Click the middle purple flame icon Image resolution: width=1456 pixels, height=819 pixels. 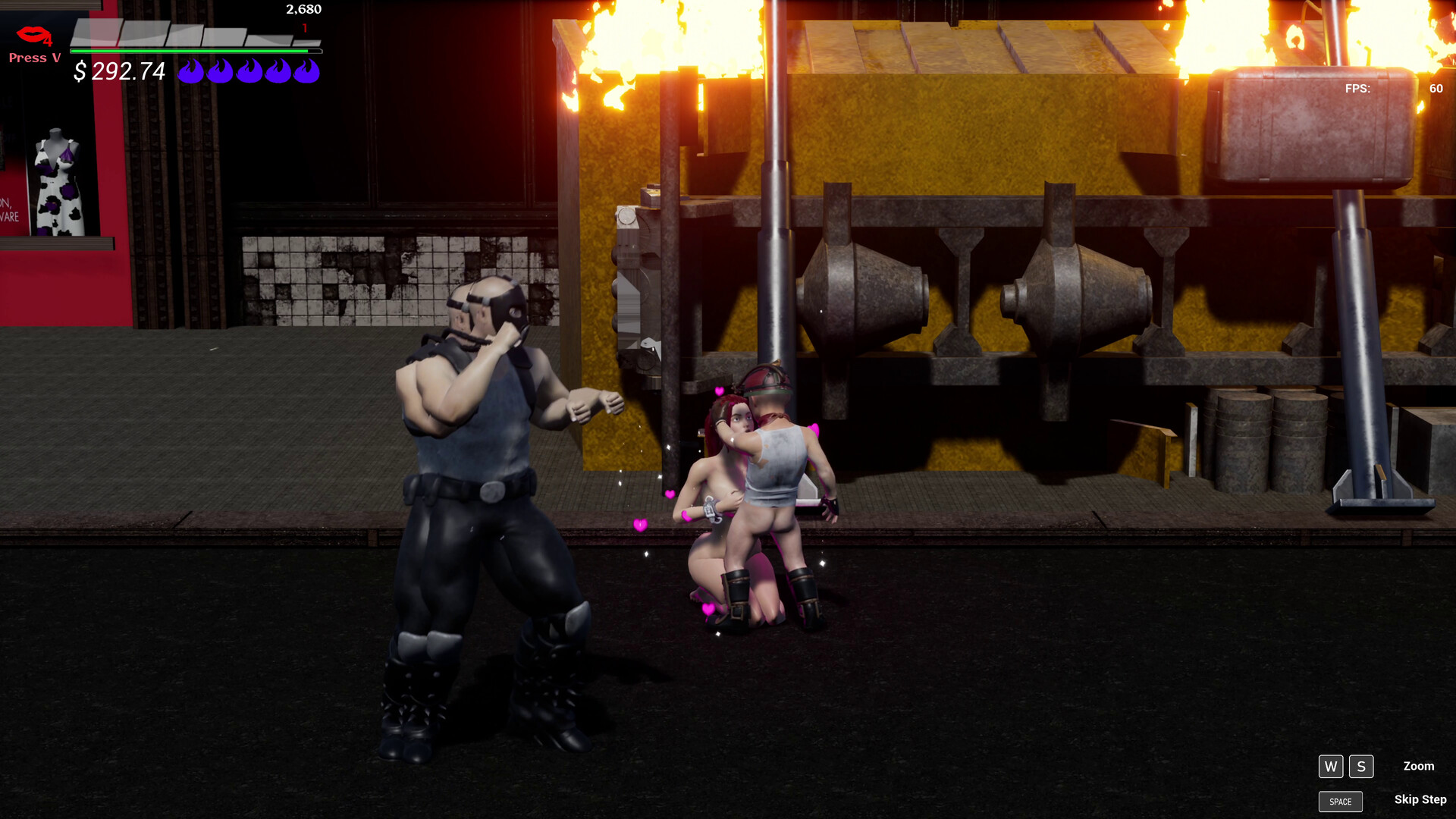point(248,72)
